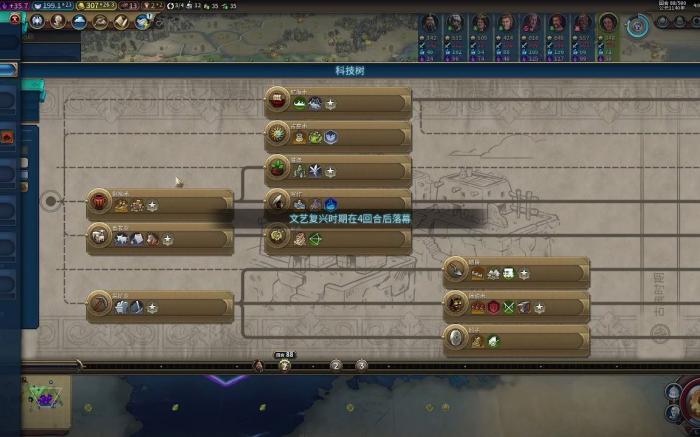This screenshot has height=437, width=700.
Task: Choose the Mining technology node
Action: pyautogui.click(x=160, y=306)
